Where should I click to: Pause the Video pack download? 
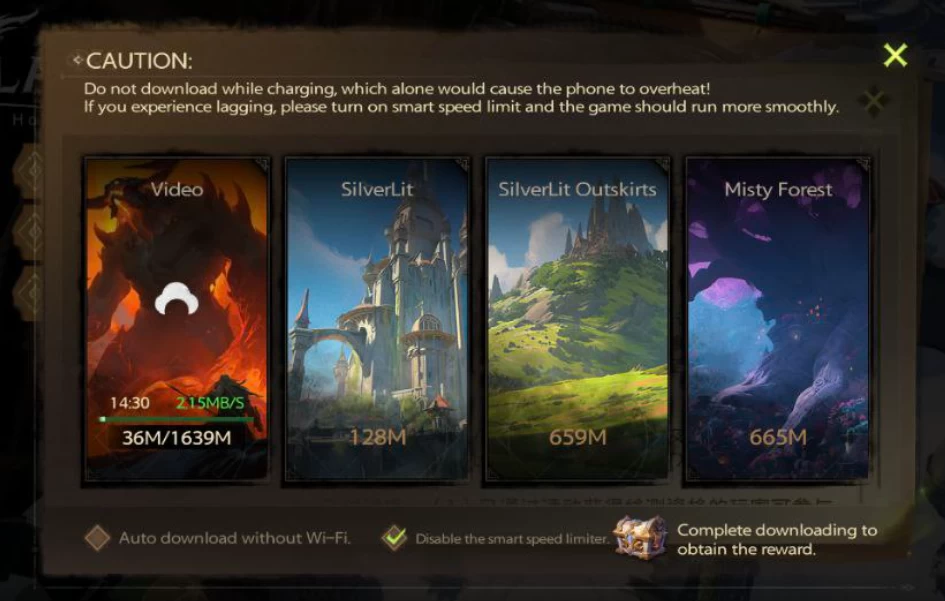(177, 297)
